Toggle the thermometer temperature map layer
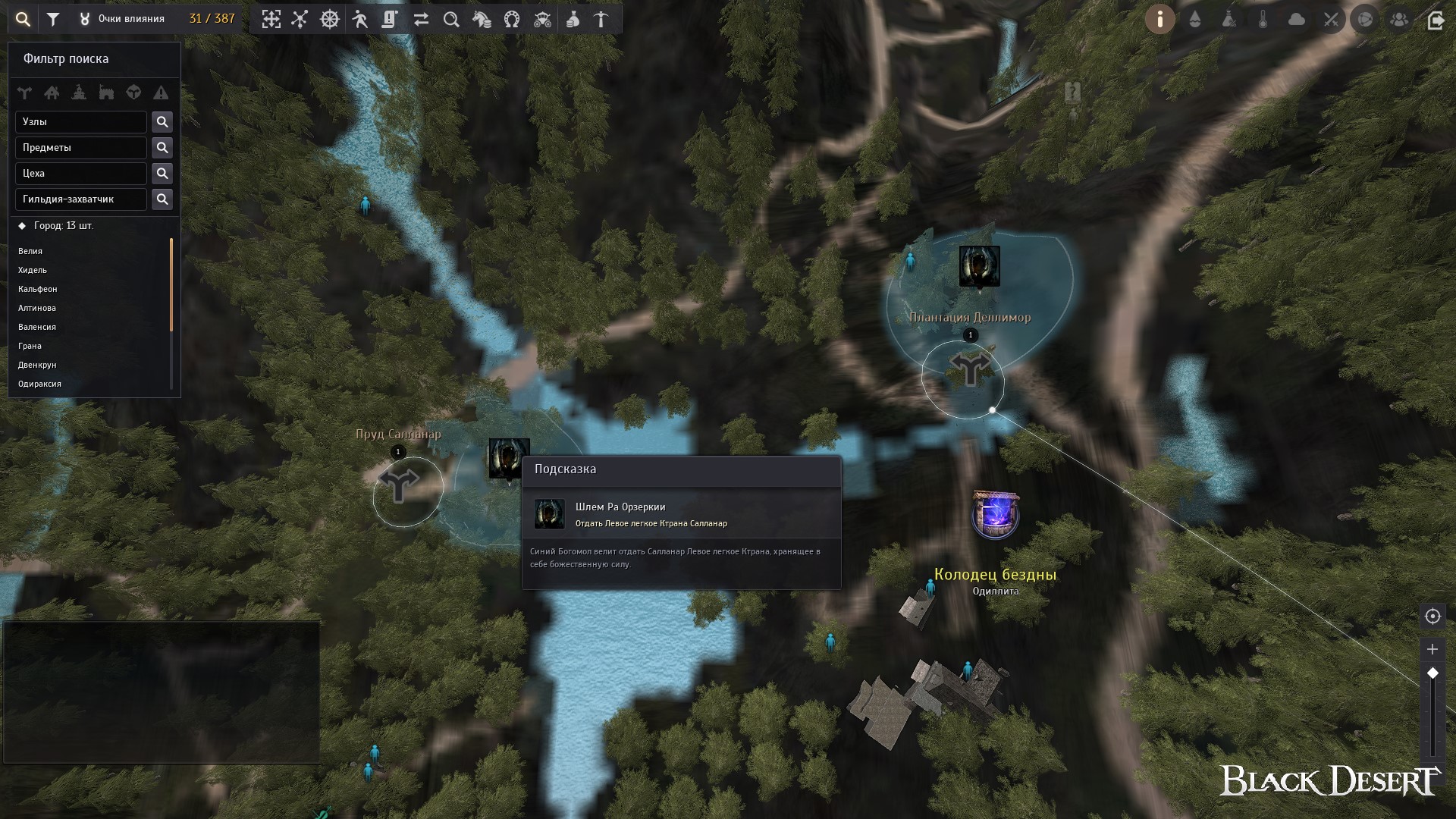This screenshot has height=819, width=1456. click(x=1263, y=20)
